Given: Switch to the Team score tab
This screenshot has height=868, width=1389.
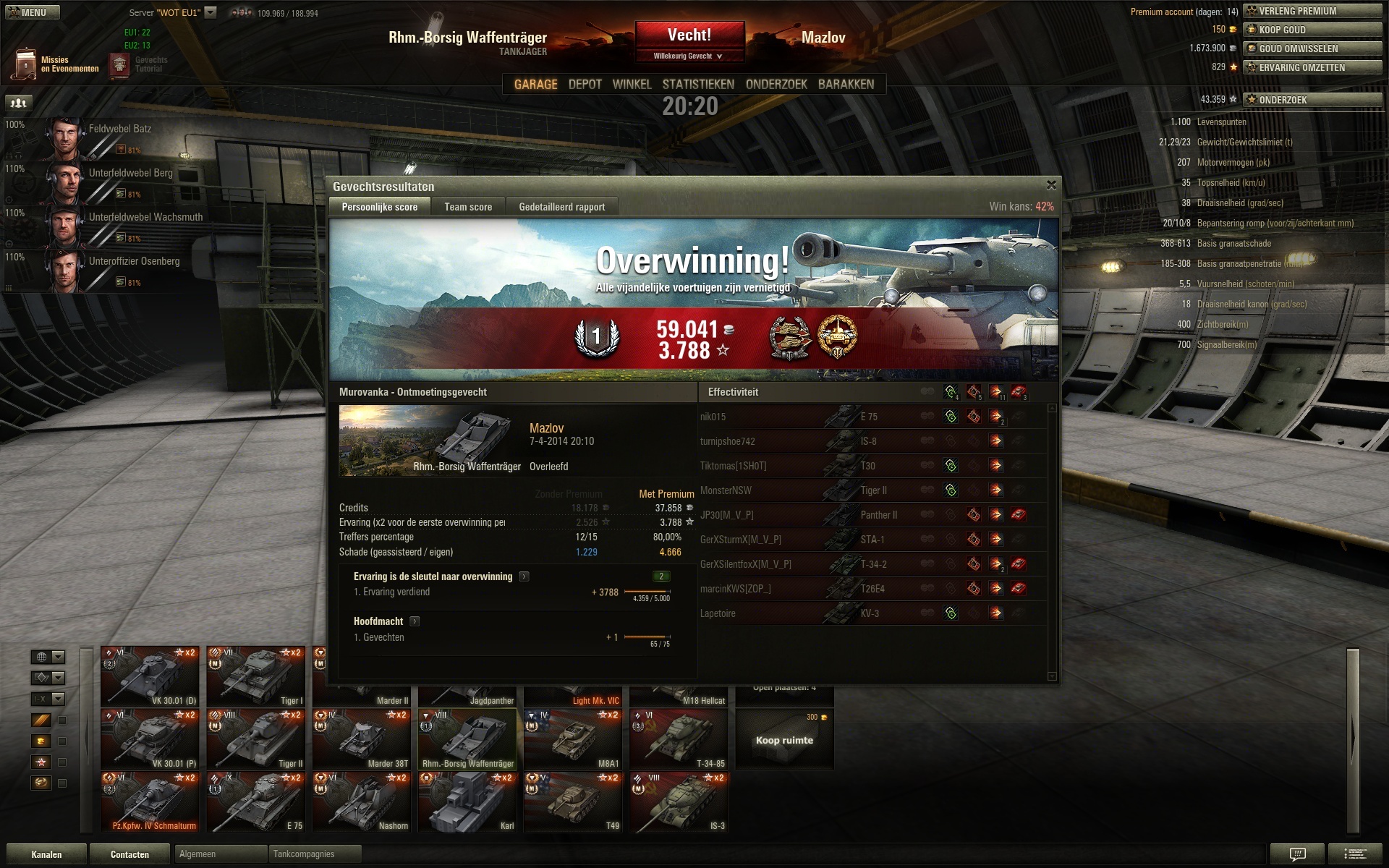Looking at the screenshot, I should point(468,207).
